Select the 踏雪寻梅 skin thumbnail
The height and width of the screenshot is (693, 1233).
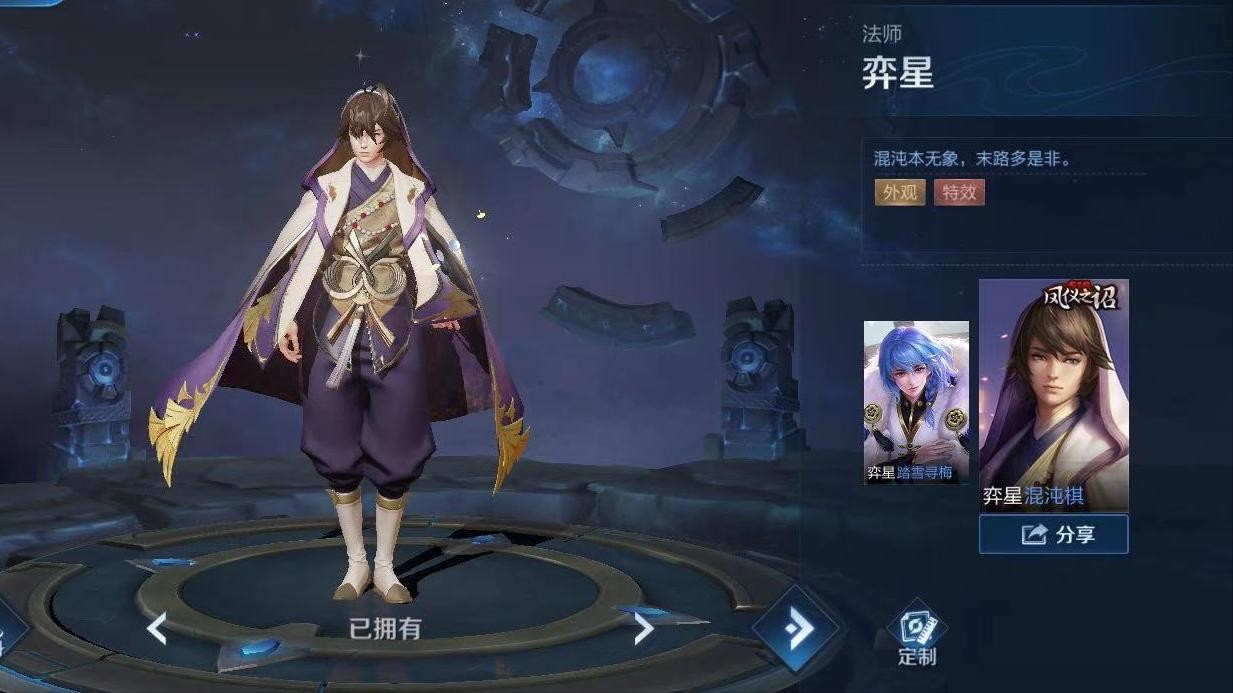pyautogui.click(x=916, y=402)
